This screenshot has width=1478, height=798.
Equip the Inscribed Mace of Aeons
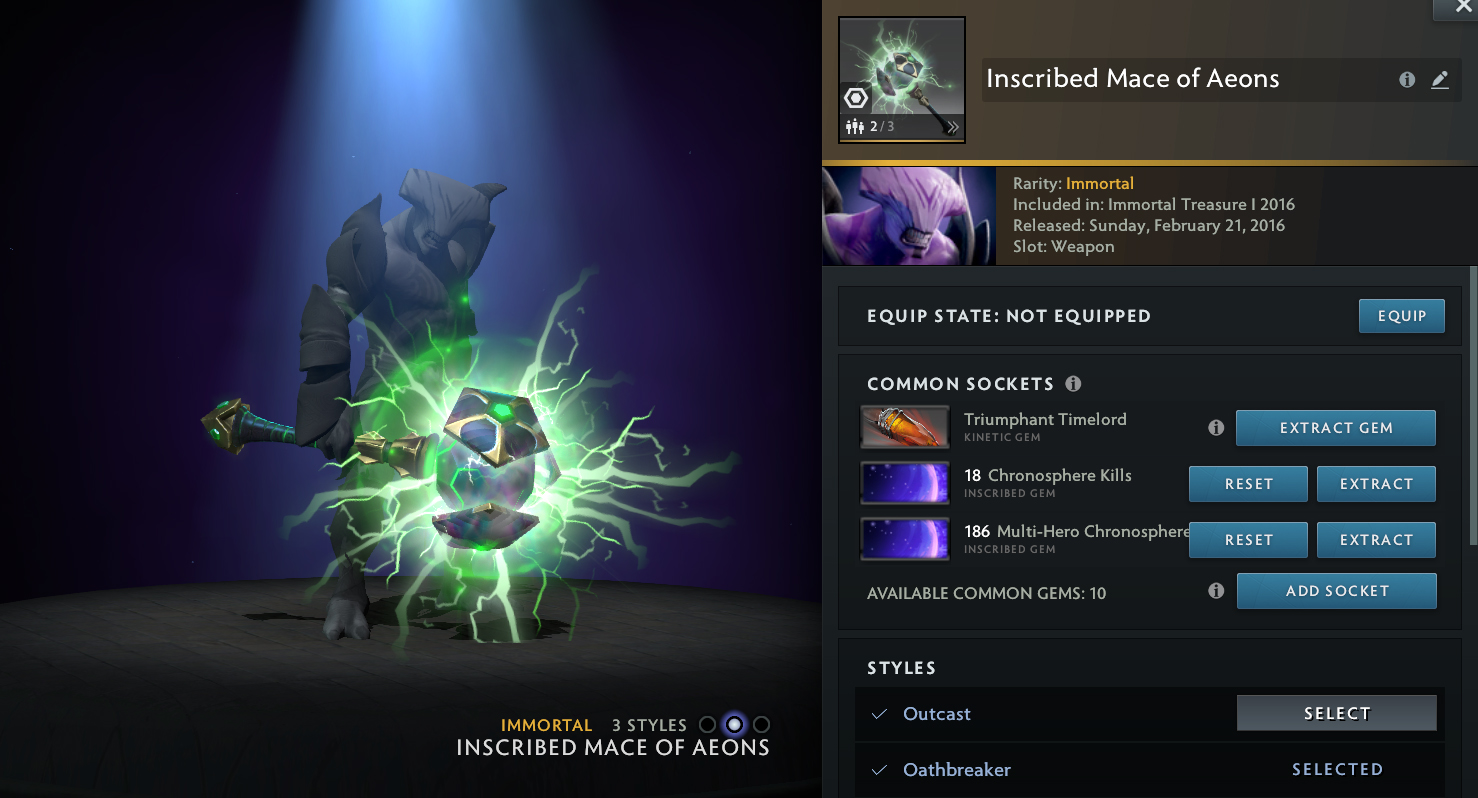[x=1401, y=316]
